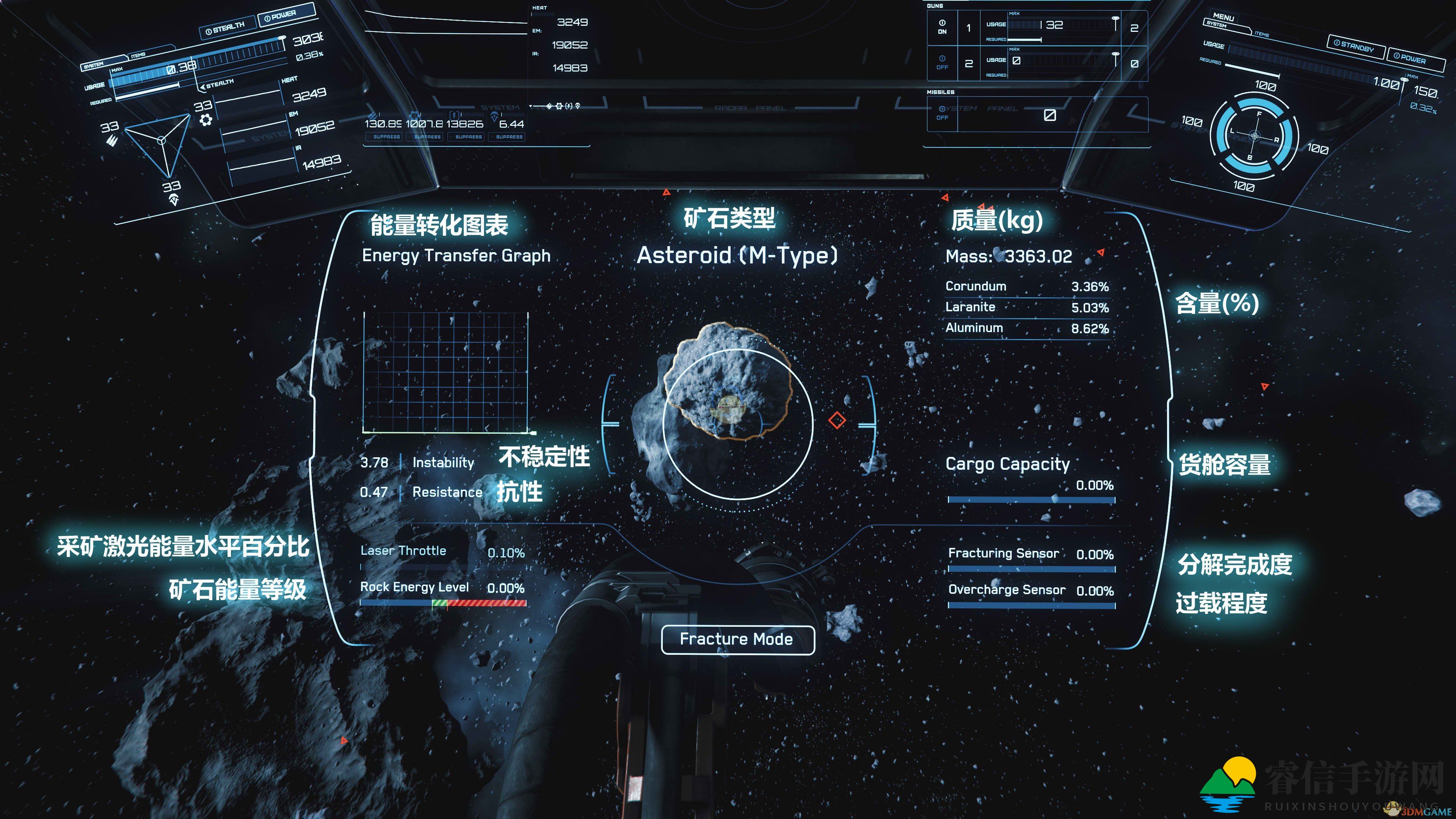Click the lightning bolt icon above the 13826 value
The image size is (1456, 819).
click(x=455, y=116)
